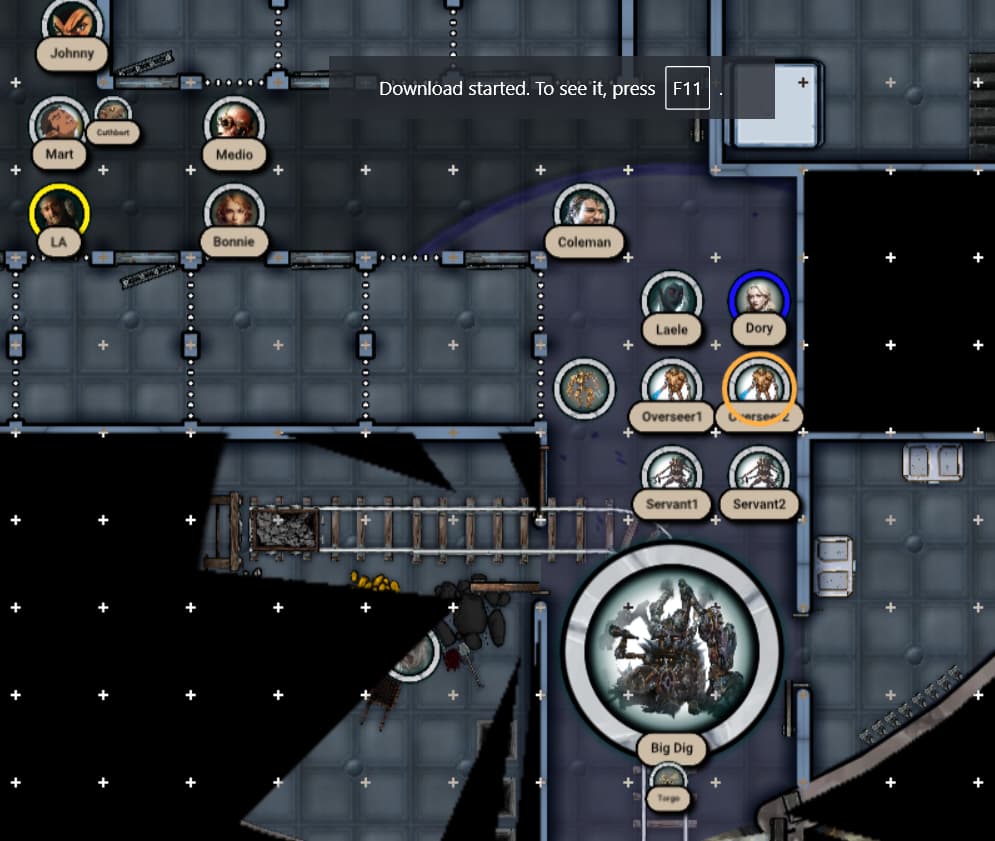Screen dimensions: 995x841
Task: Click the orange-highlighted Overseer2 token
Action: point(759,386)
